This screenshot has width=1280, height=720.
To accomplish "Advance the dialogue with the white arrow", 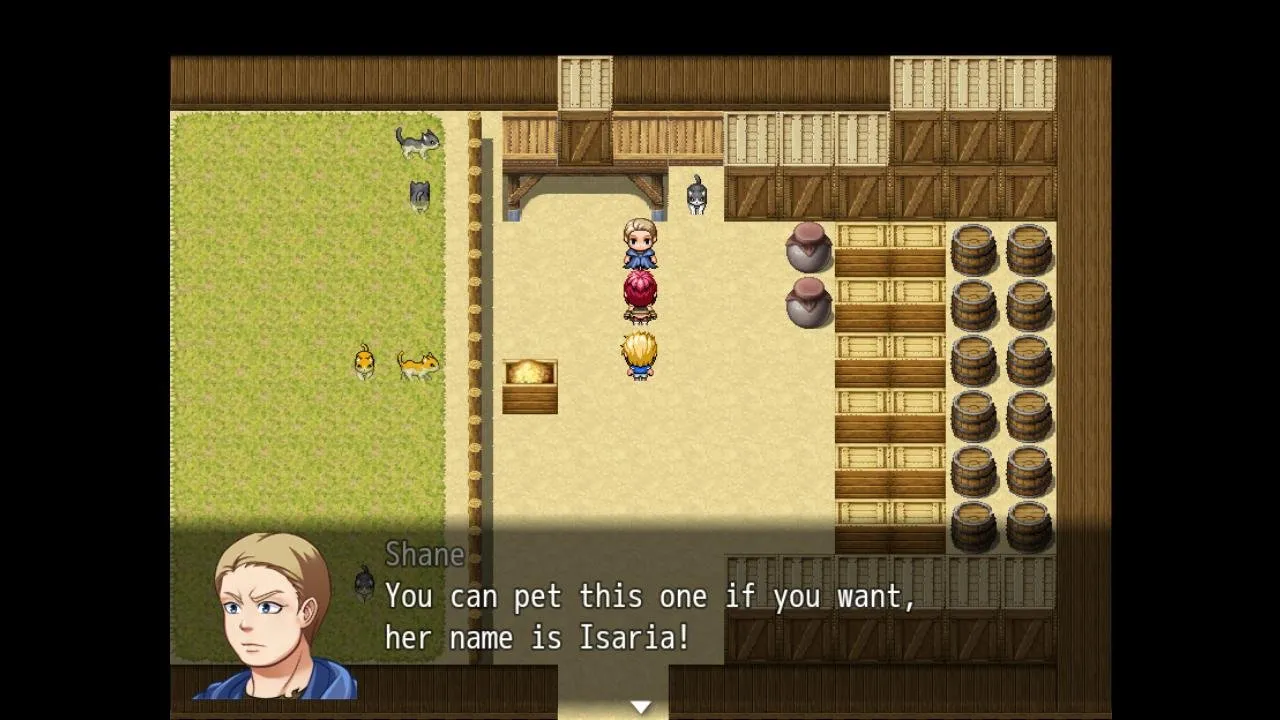I will [x=640, y=707].
